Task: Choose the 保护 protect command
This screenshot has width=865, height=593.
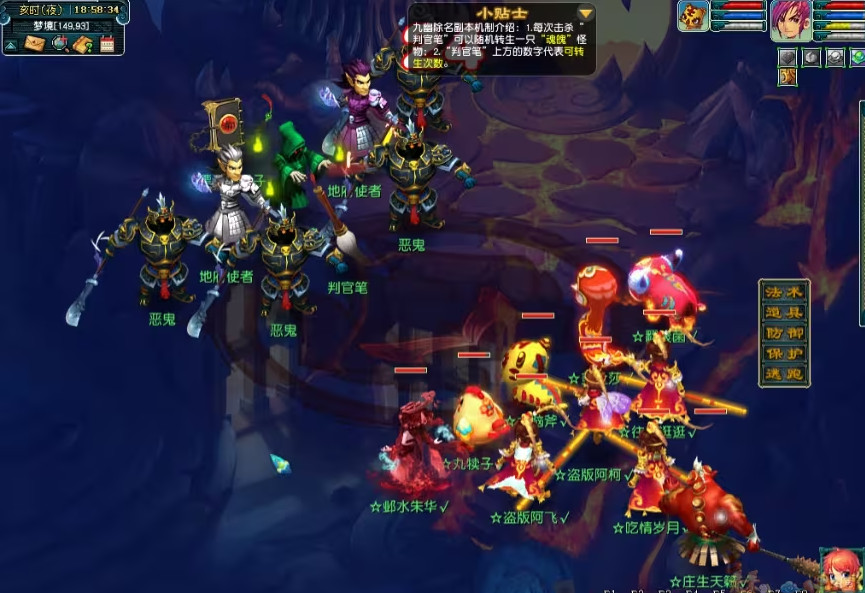Action: point(784,355)
